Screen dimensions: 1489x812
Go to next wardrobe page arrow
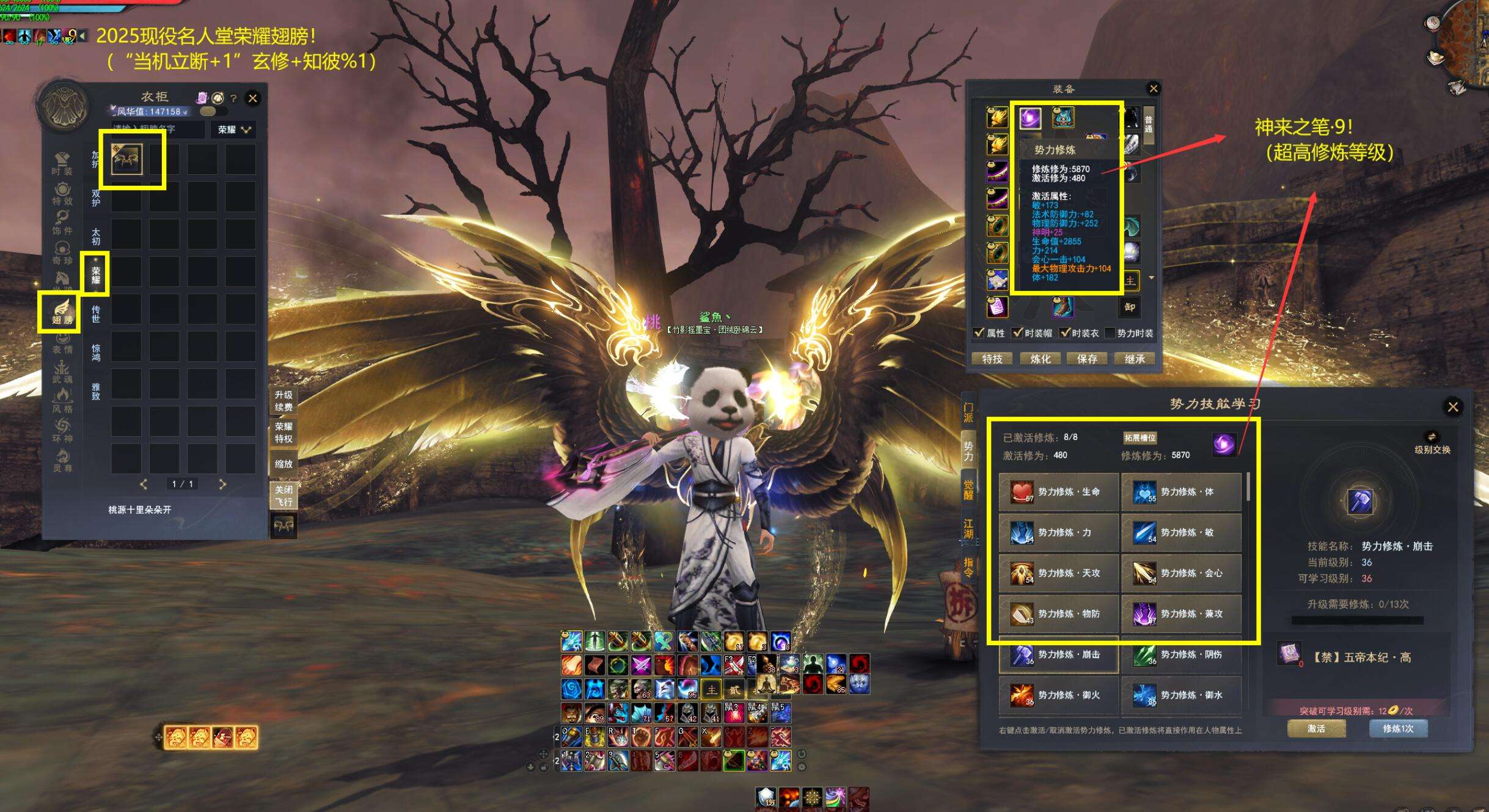tap(222, 484)
